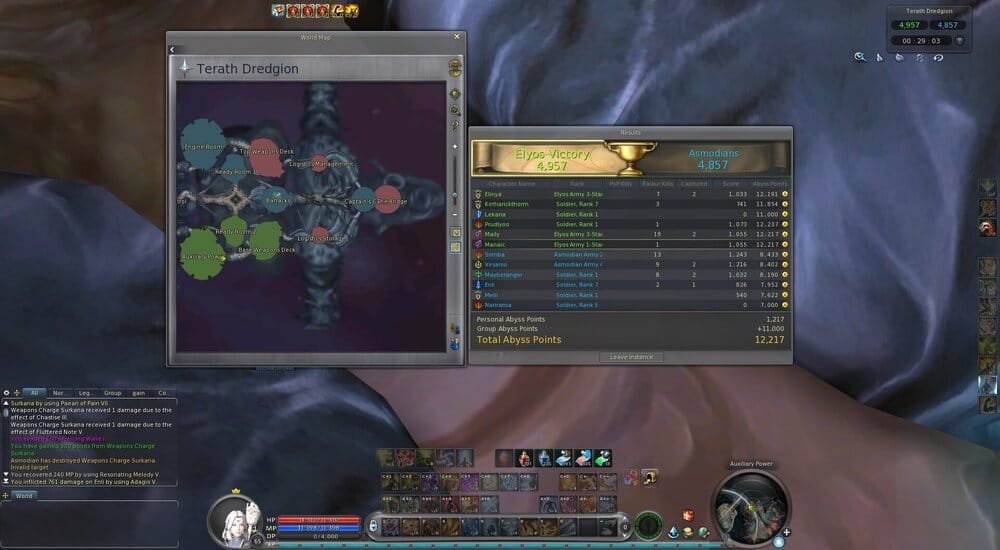Switch to the All chat tab
Viewport: 1000px width, 550px height.
click(33, 393)
